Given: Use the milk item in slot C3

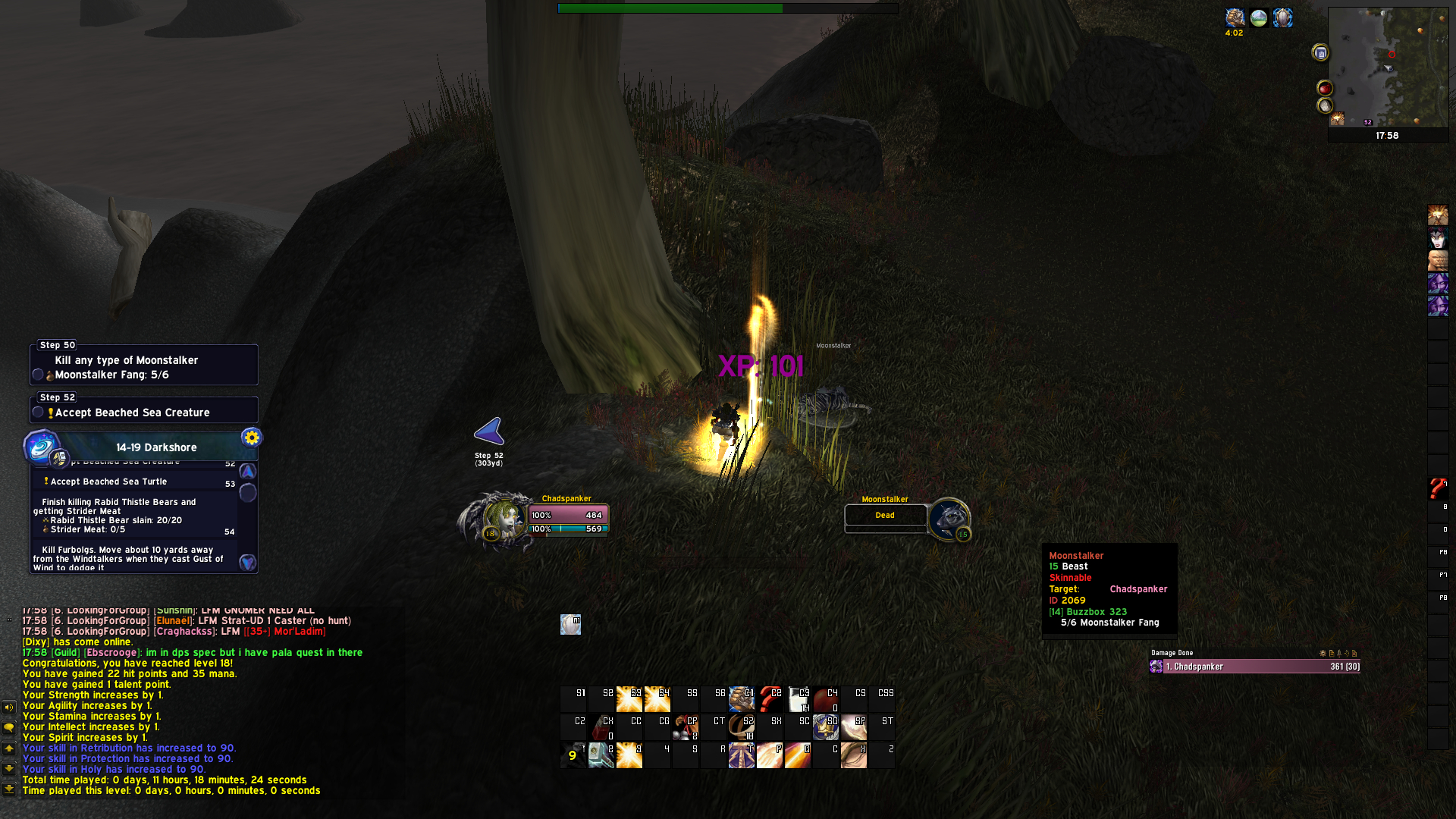Looking at the screenshot, I should tap(798, 699).
